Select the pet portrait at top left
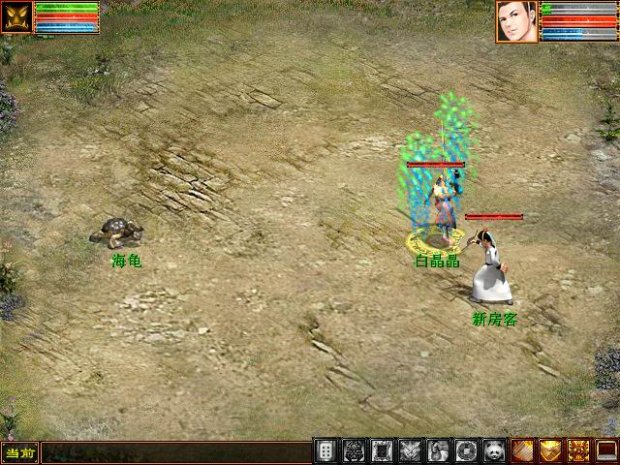620x465 pixels. point(17,18)
